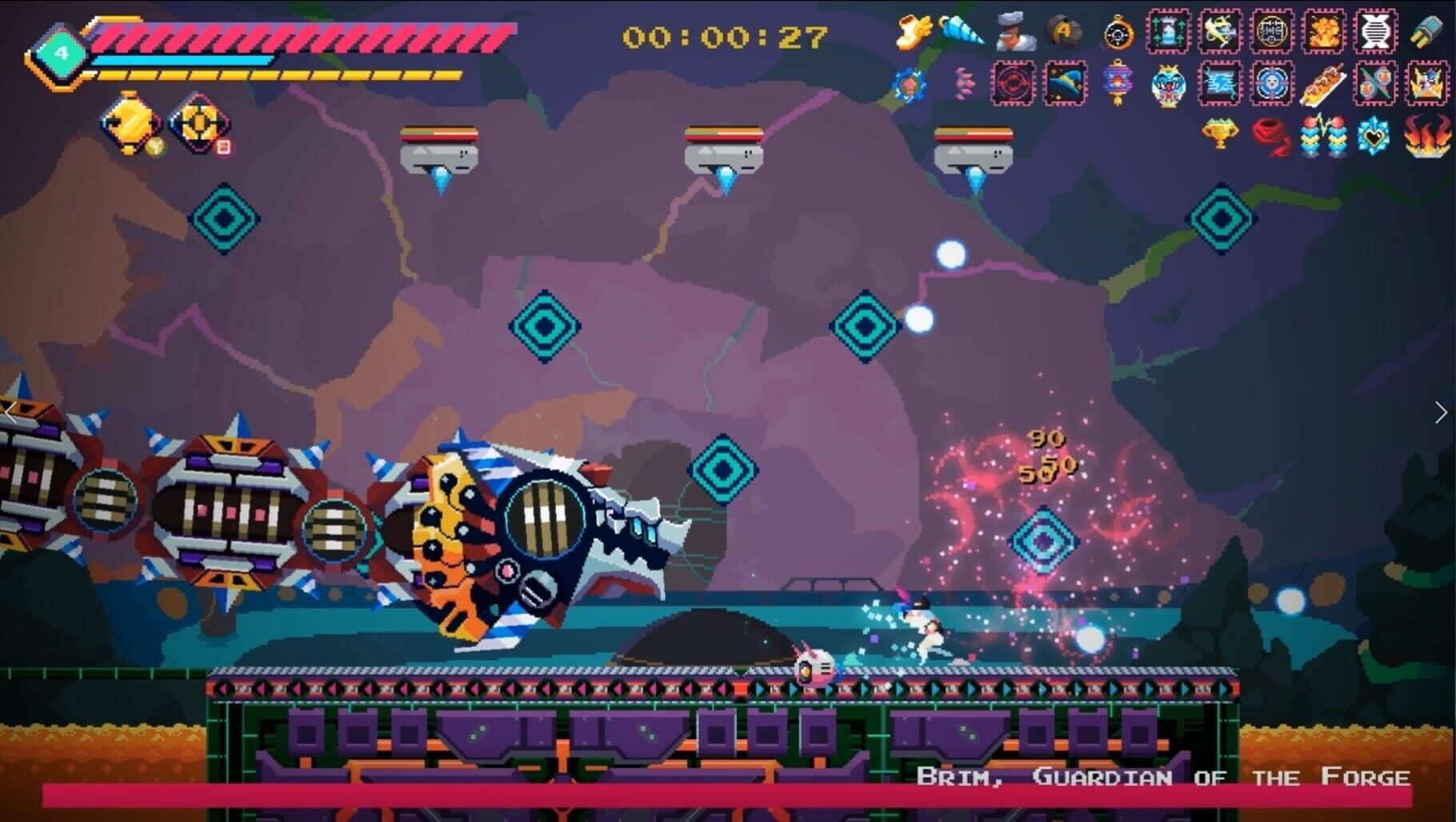Select the purple lantern item icon

pos(1118,83)
